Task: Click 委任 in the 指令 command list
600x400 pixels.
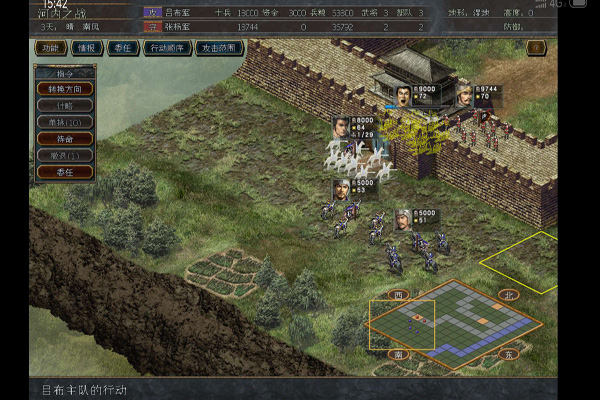Action: pos(64,172)
